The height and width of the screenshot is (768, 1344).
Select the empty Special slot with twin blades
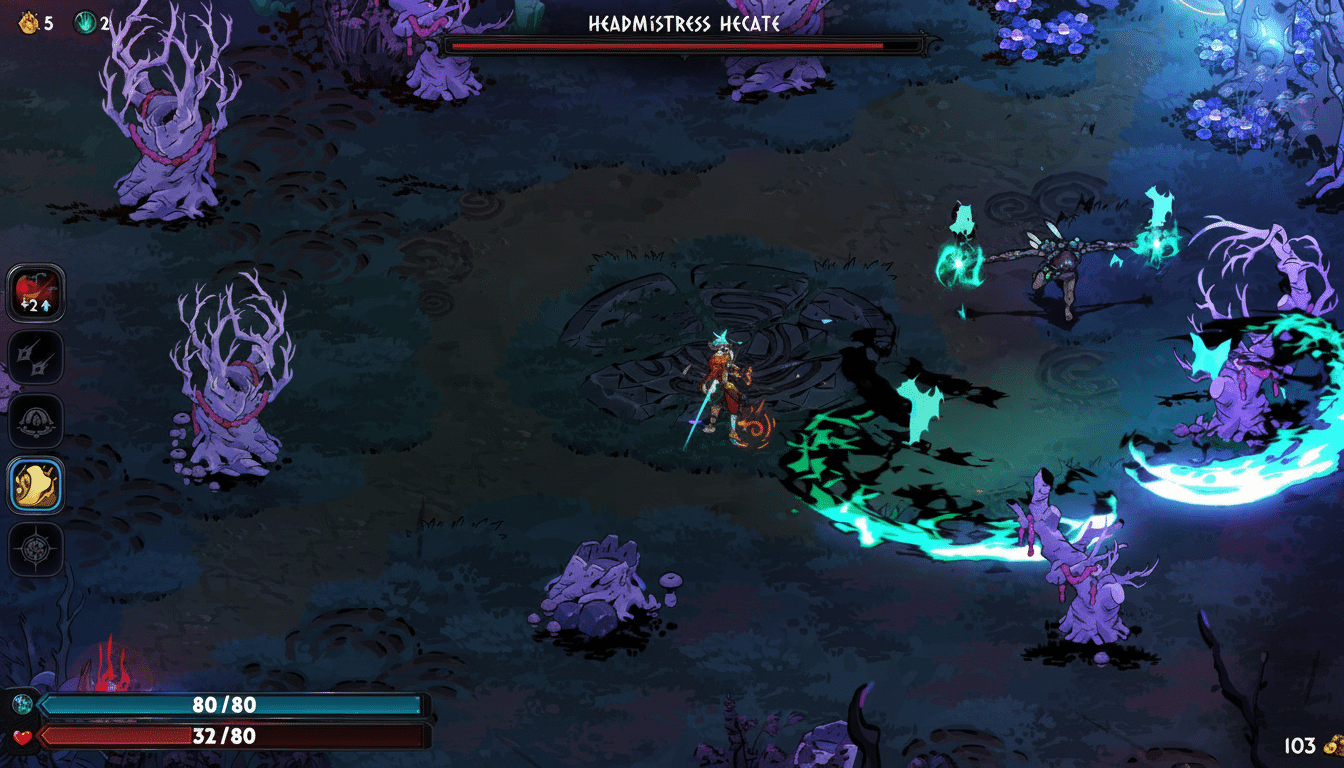pyautogui.click(x=37, y=357)
